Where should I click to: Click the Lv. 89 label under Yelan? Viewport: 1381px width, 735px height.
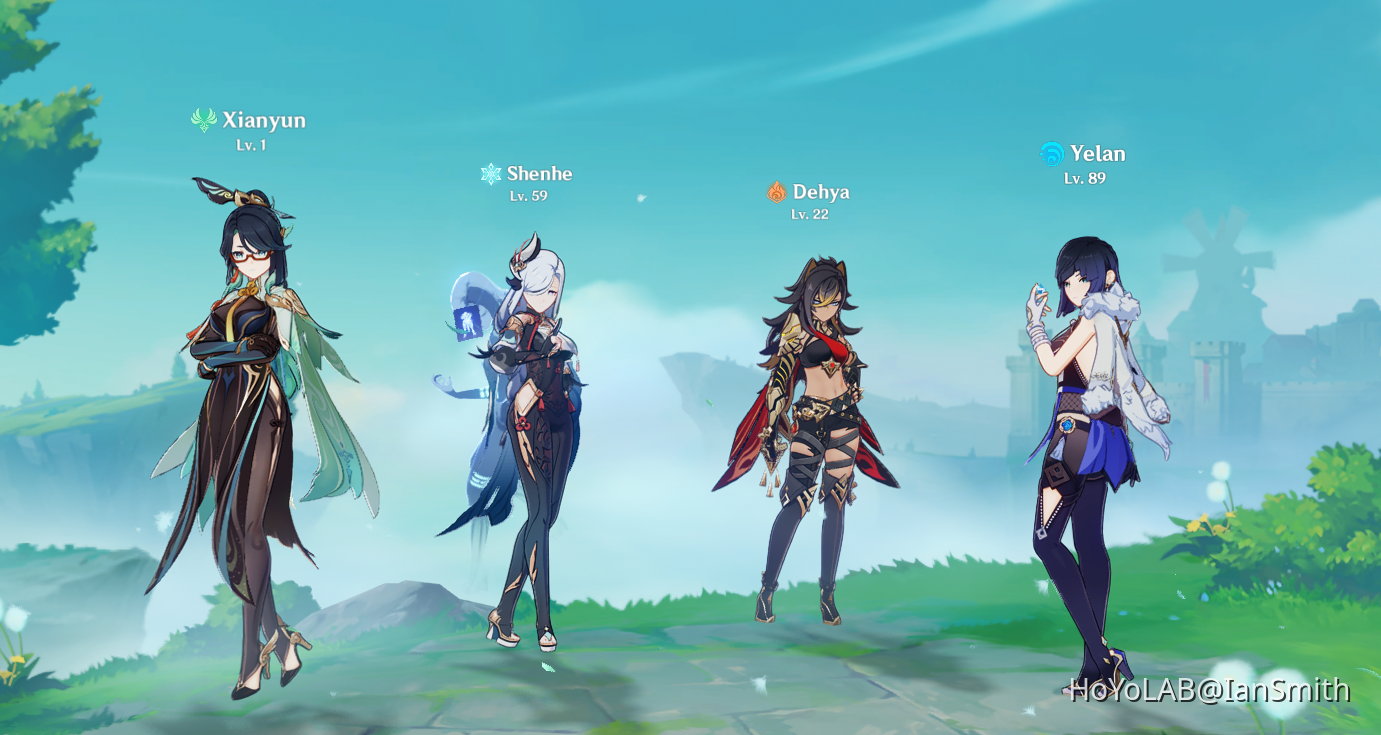(x=1086, y=176)
